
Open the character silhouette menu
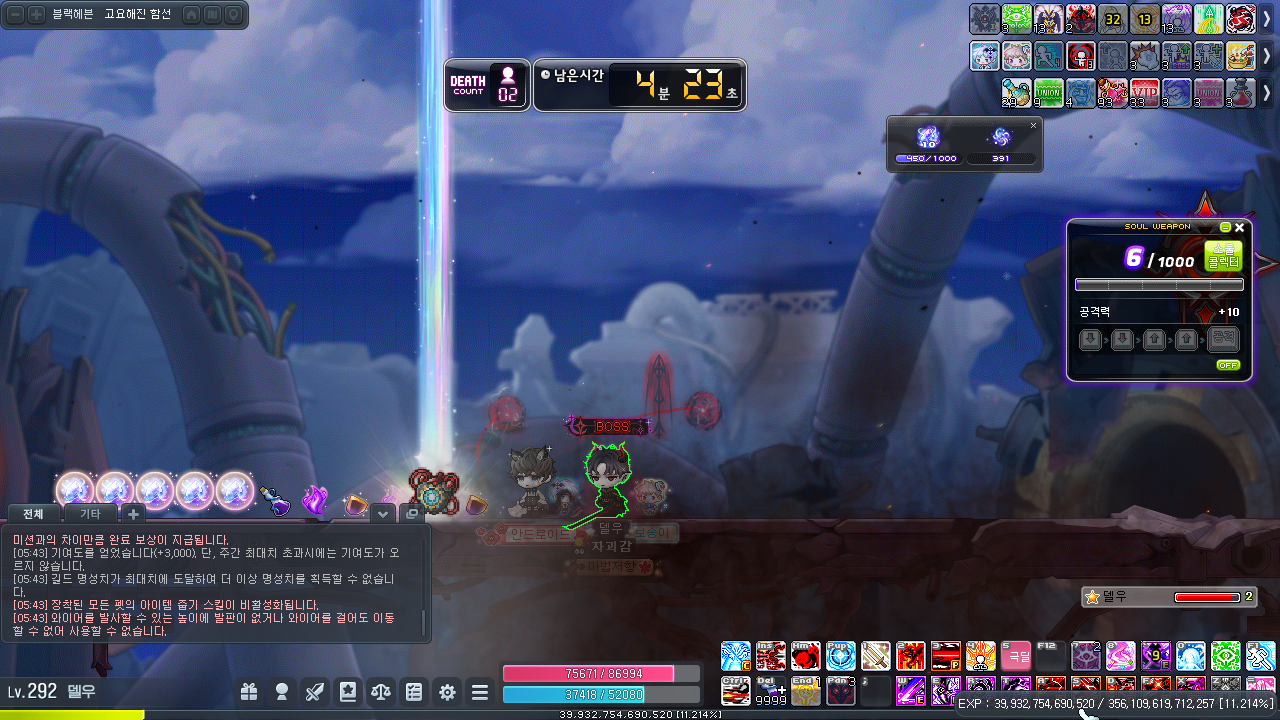(x=282, y=691)
